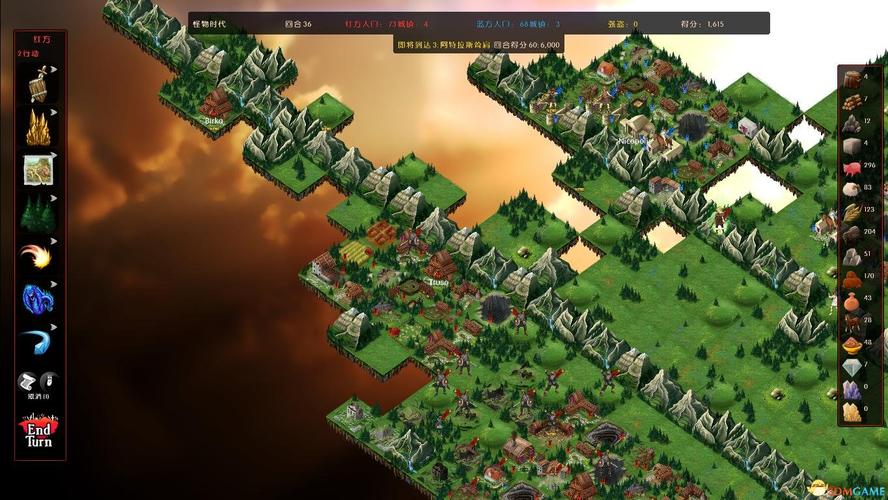This screenshot has height=500, width=888.
Task: Select the pine forest action icon
Action: tap(39, 213)
